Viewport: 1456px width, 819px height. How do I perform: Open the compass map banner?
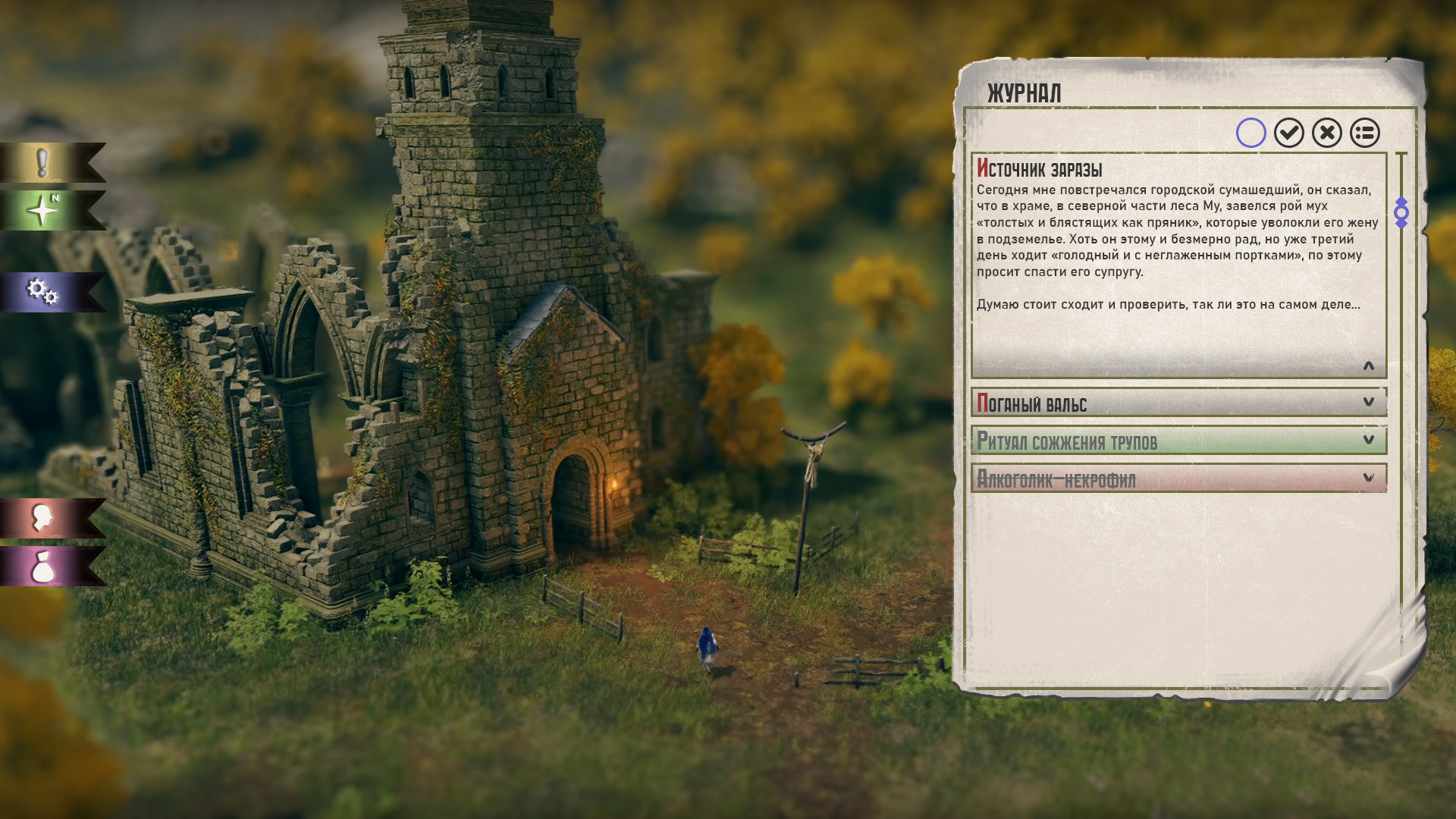pos(44,210)
